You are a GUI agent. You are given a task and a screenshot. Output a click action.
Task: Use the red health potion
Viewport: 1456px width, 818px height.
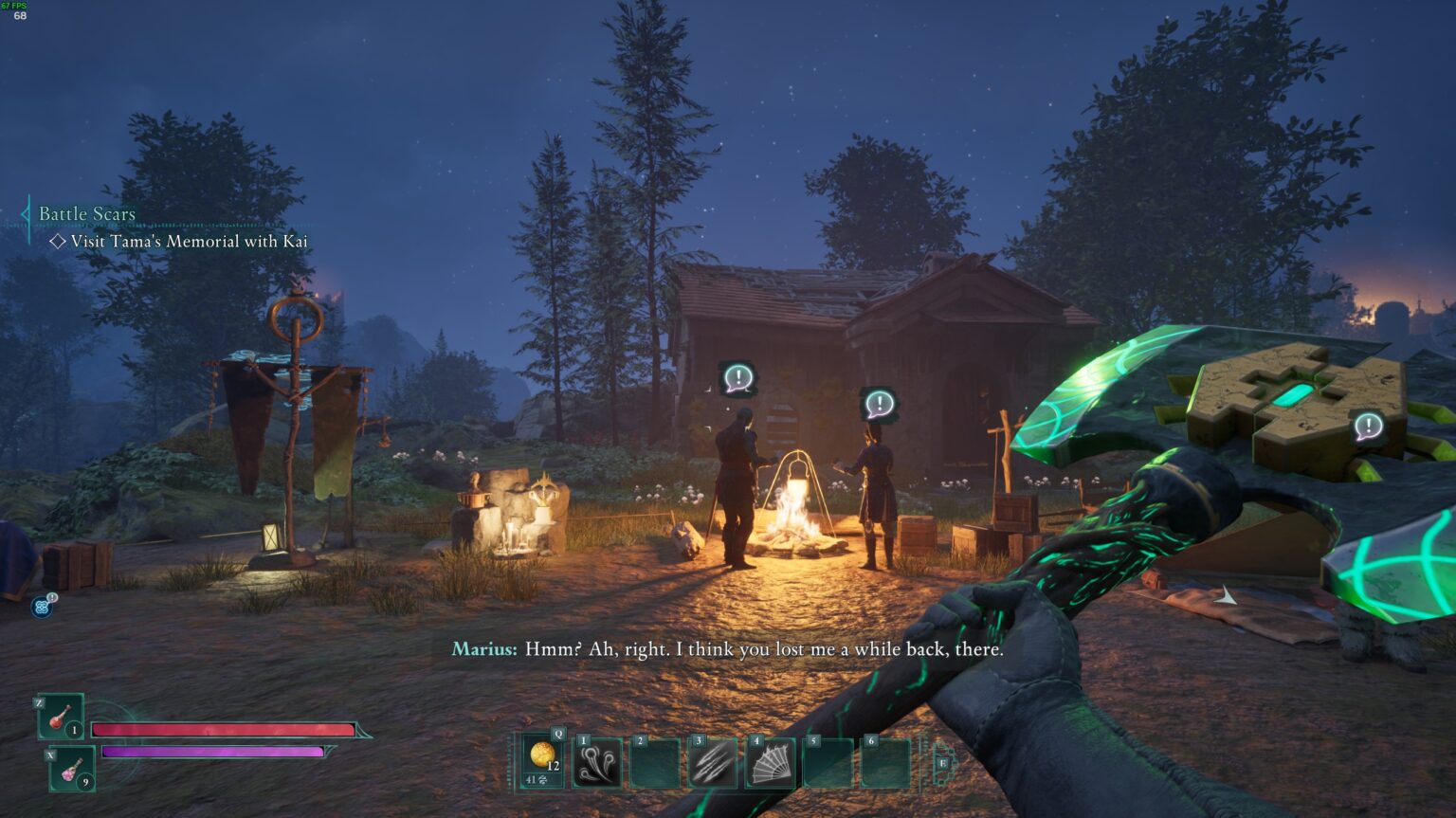pyautogui.click(x=61, y=717)
